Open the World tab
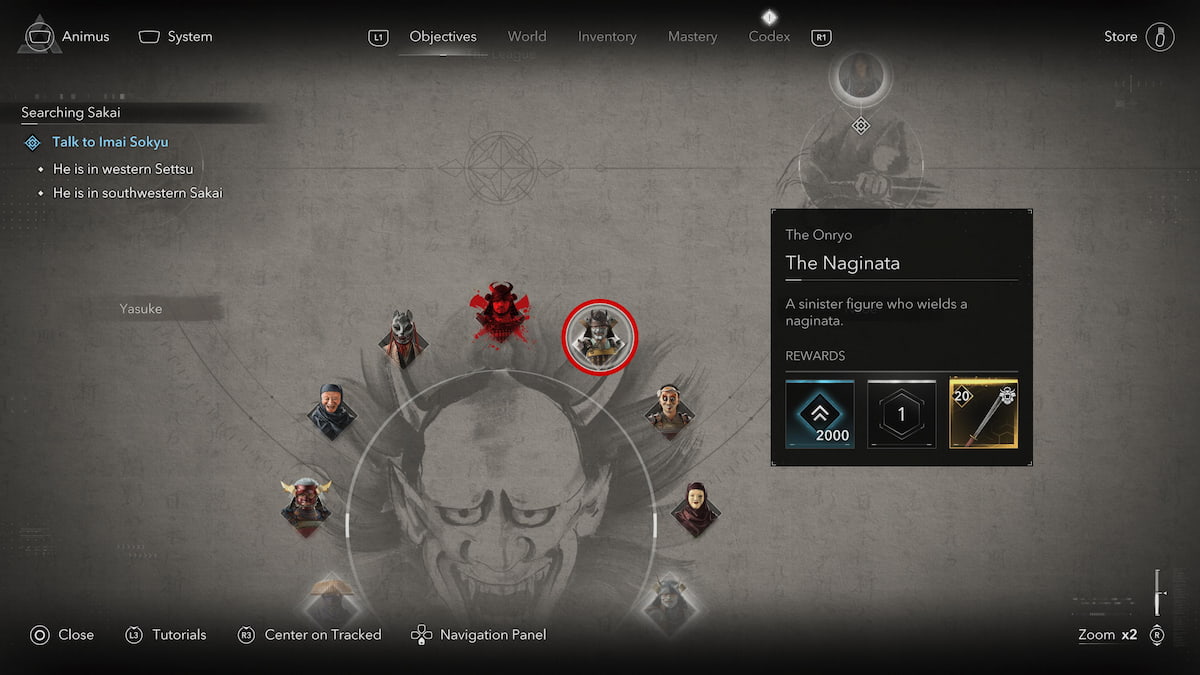Viewport: 1200px width, 675px height. point(526,37)
